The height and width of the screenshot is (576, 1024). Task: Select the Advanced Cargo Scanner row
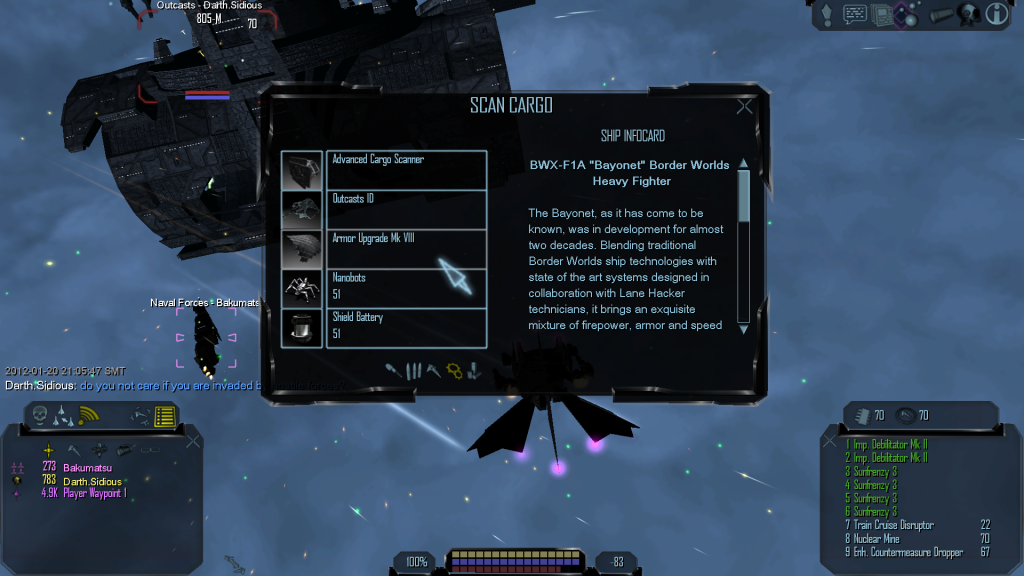click(x=406, y=170)
